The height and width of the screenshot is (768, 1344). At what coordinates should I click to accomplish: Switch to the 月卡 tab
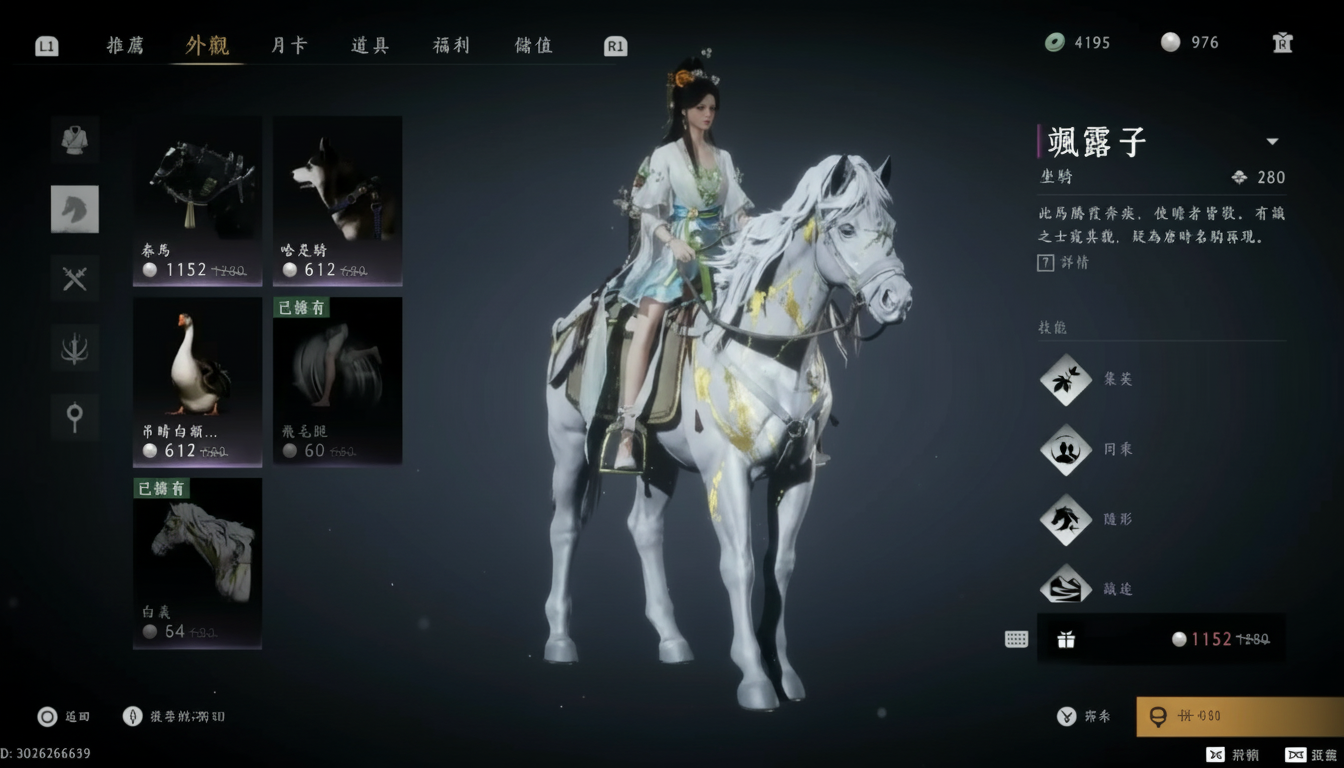[x=287, y=45]
